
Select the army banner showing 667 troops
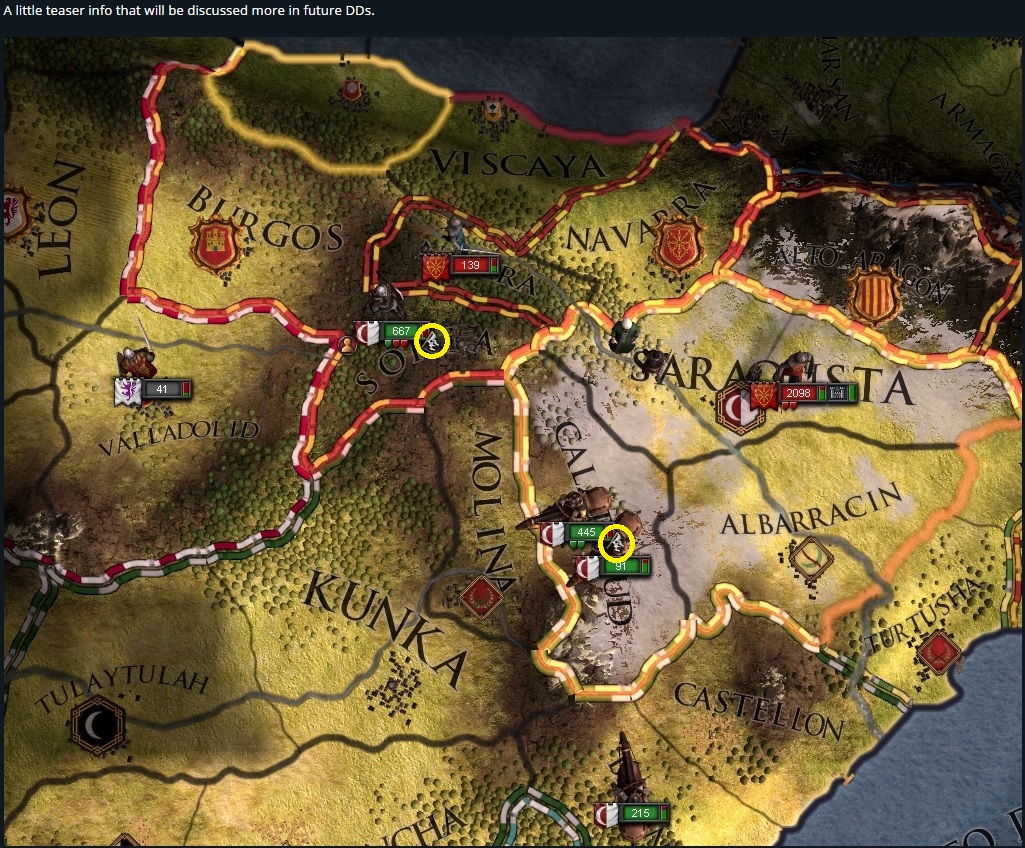pyautogui.click(x=399, y=332)
